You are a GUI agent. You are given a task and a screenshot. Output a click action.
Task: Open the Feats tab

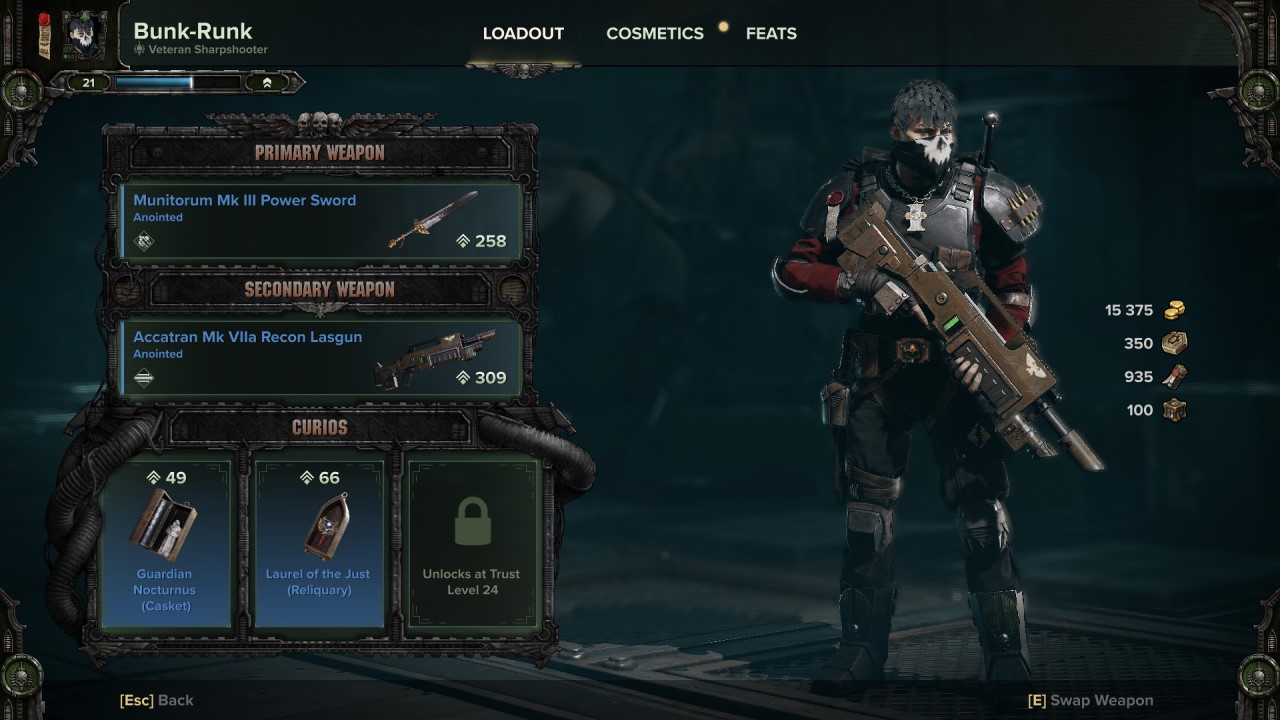tap(771, 33)
